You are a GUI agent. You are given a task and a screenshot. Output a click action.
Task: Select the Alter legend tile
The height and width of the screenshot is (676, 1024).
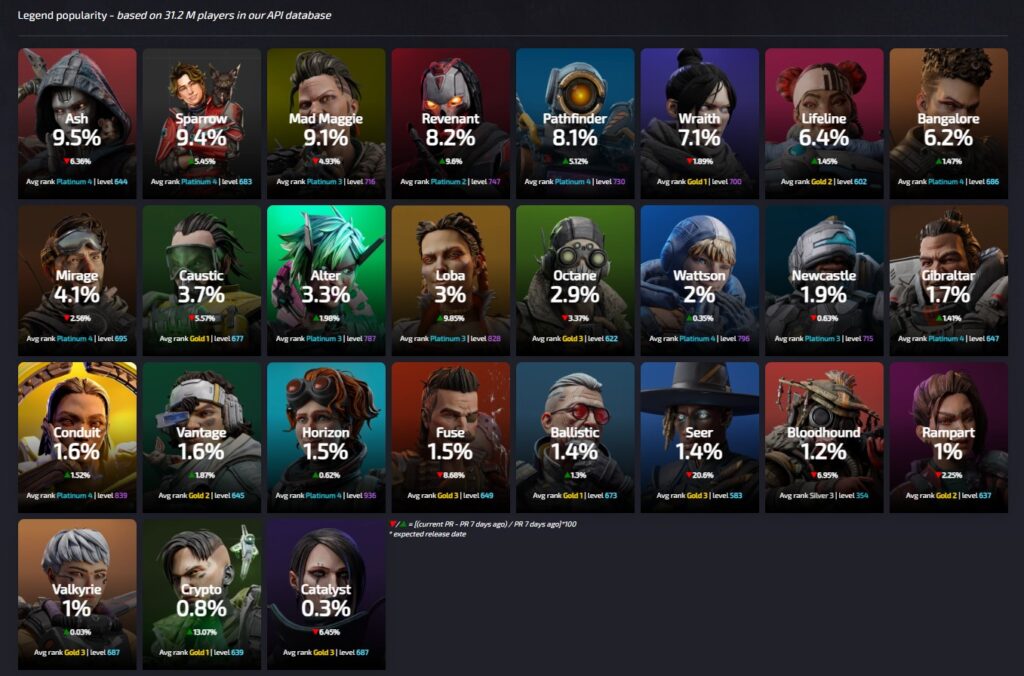(326, 277)
